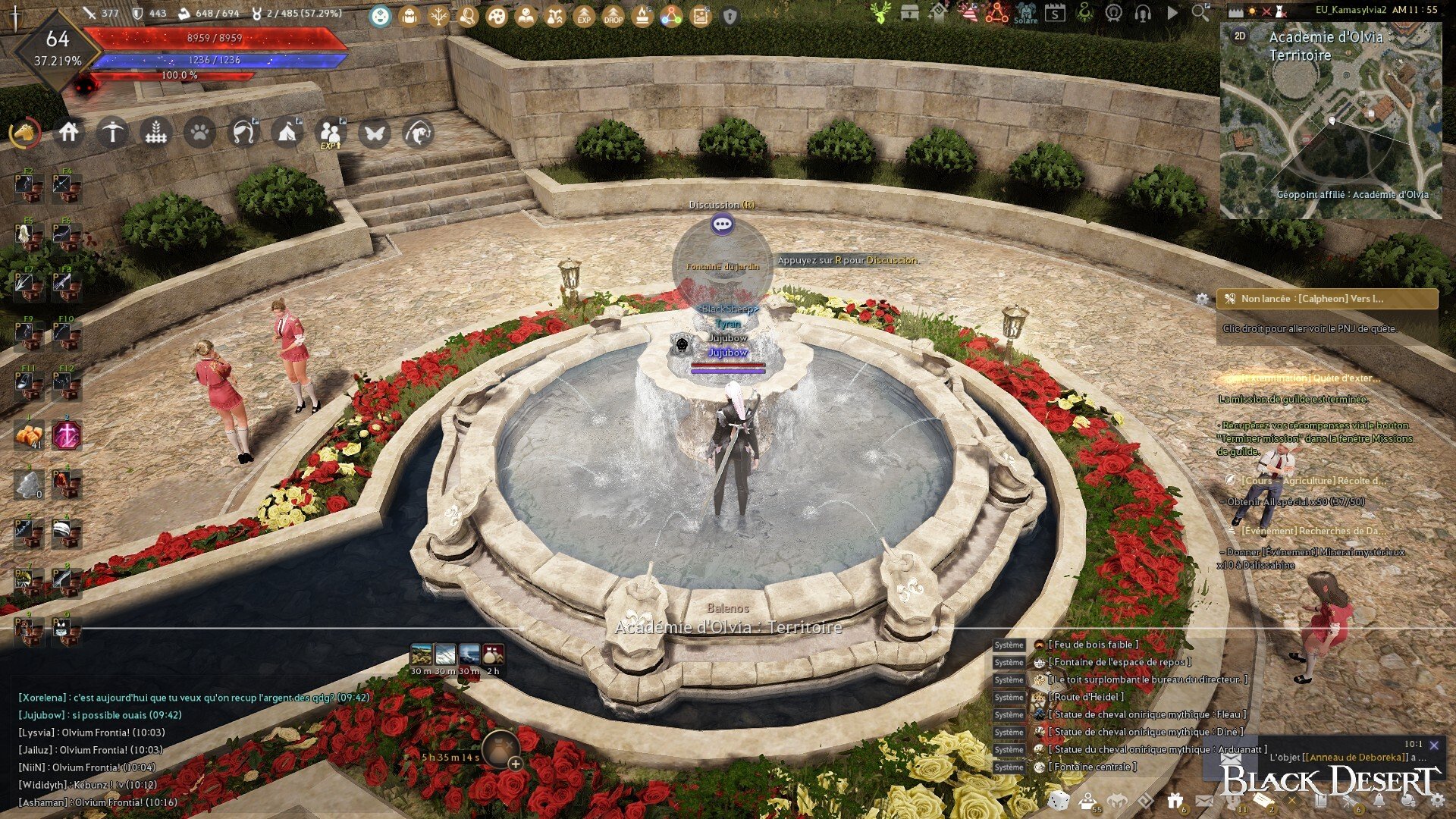
Task: Click the tent camp icon
Action: 287,133
